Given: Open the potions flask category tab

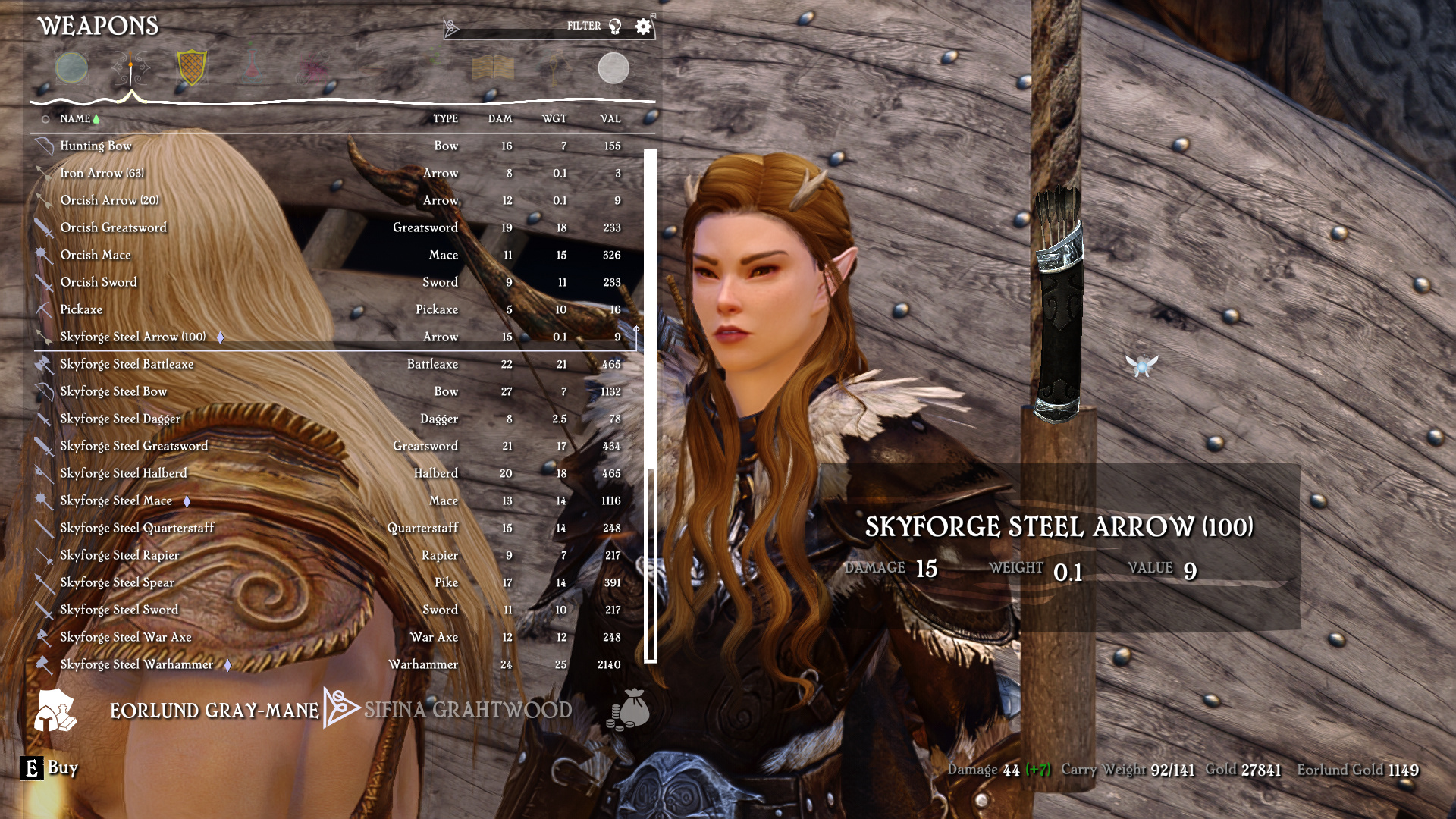Looking at the screenshot, I should [x=253, y=68].
